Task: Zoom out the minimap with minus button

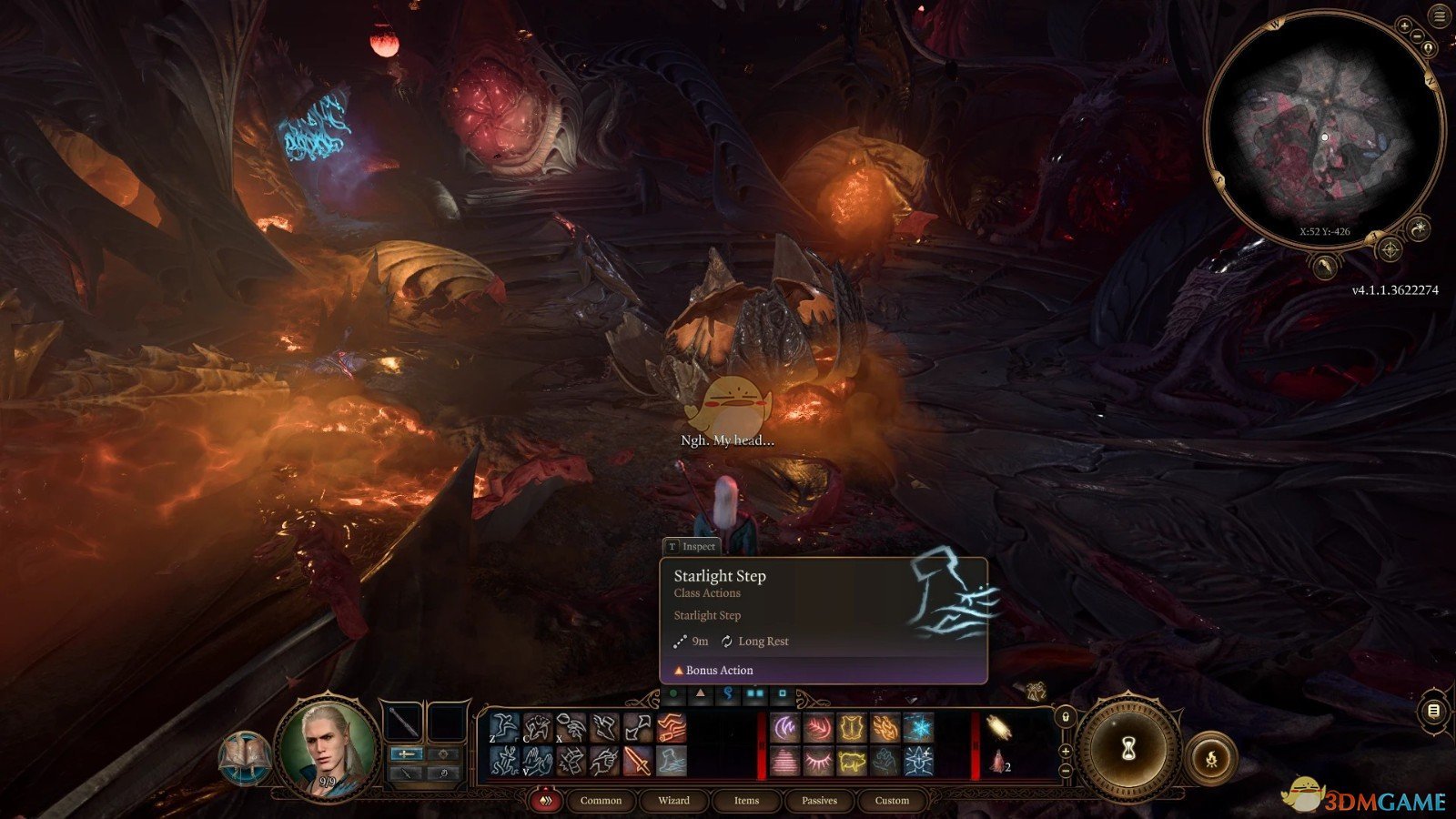Action: point(1418,35)
